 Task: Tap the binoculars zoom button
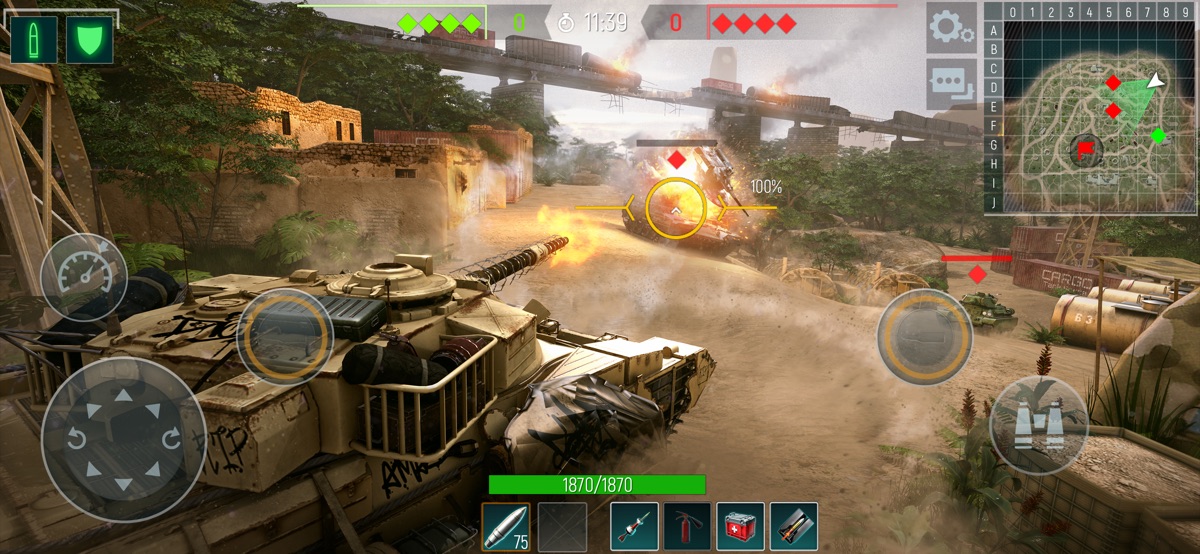[x=1039, y=425]
